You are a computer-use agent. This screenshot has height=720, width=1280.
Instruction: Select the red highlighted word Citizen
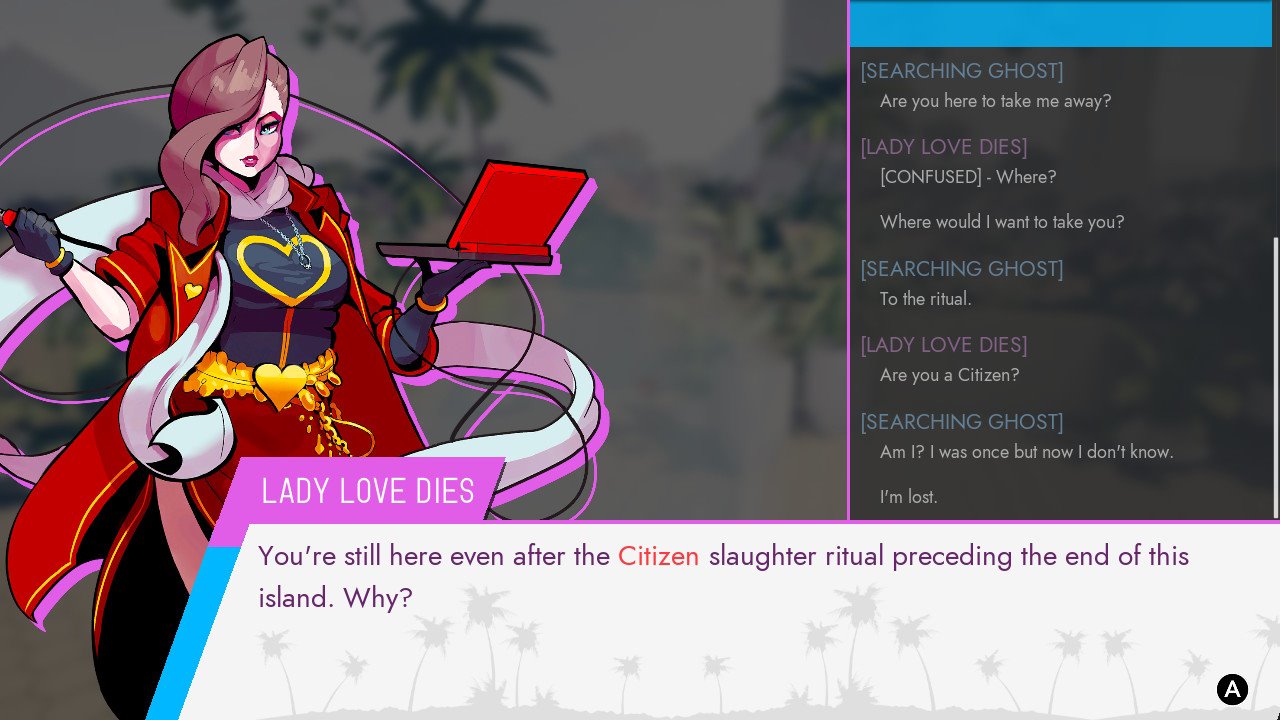coord(658,556)
